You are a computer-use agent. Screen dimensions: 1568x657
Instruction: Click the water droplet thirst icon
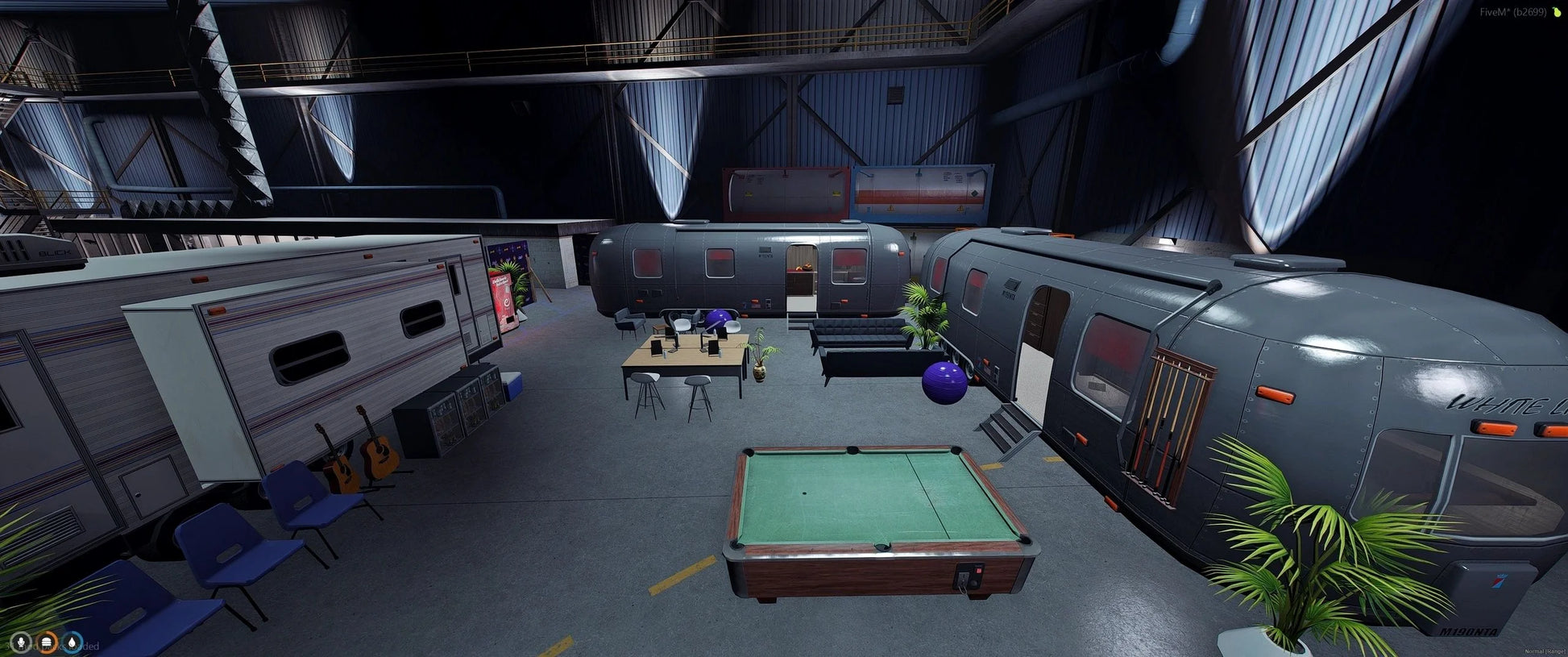point(73,642)
